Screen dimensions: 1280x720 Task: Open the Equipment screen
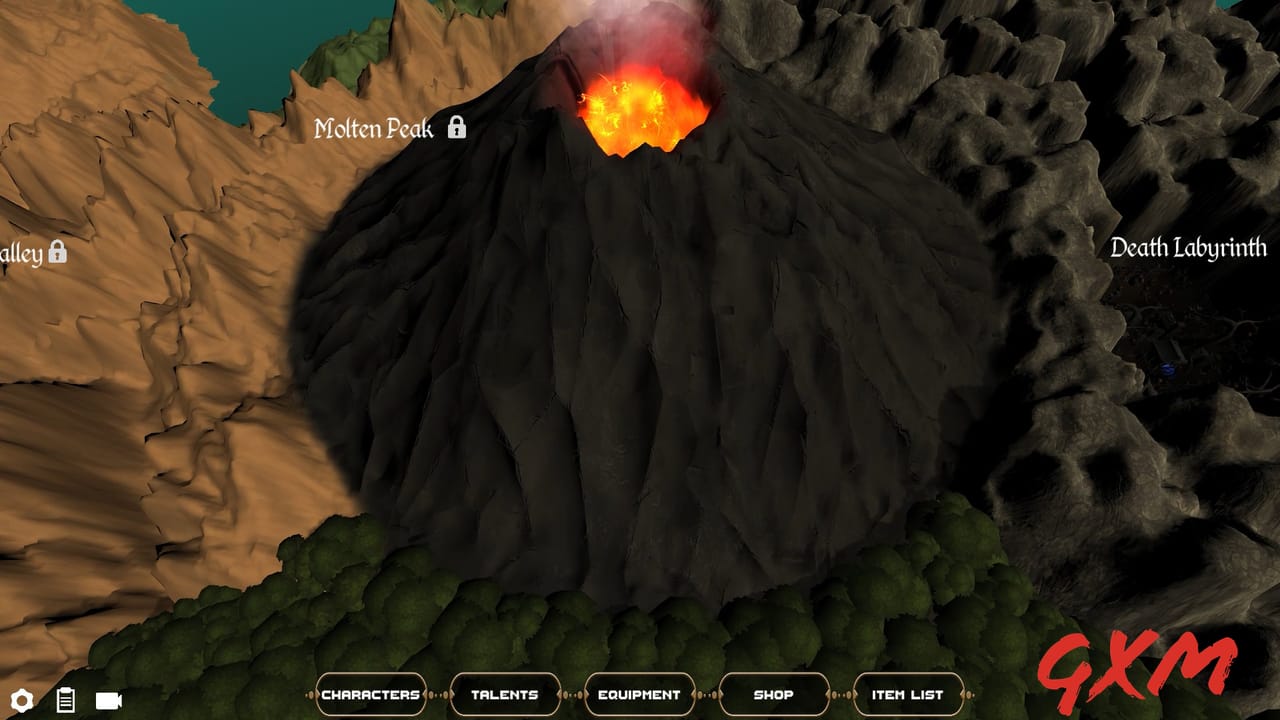pyautogui.click(x=640, y=693)
